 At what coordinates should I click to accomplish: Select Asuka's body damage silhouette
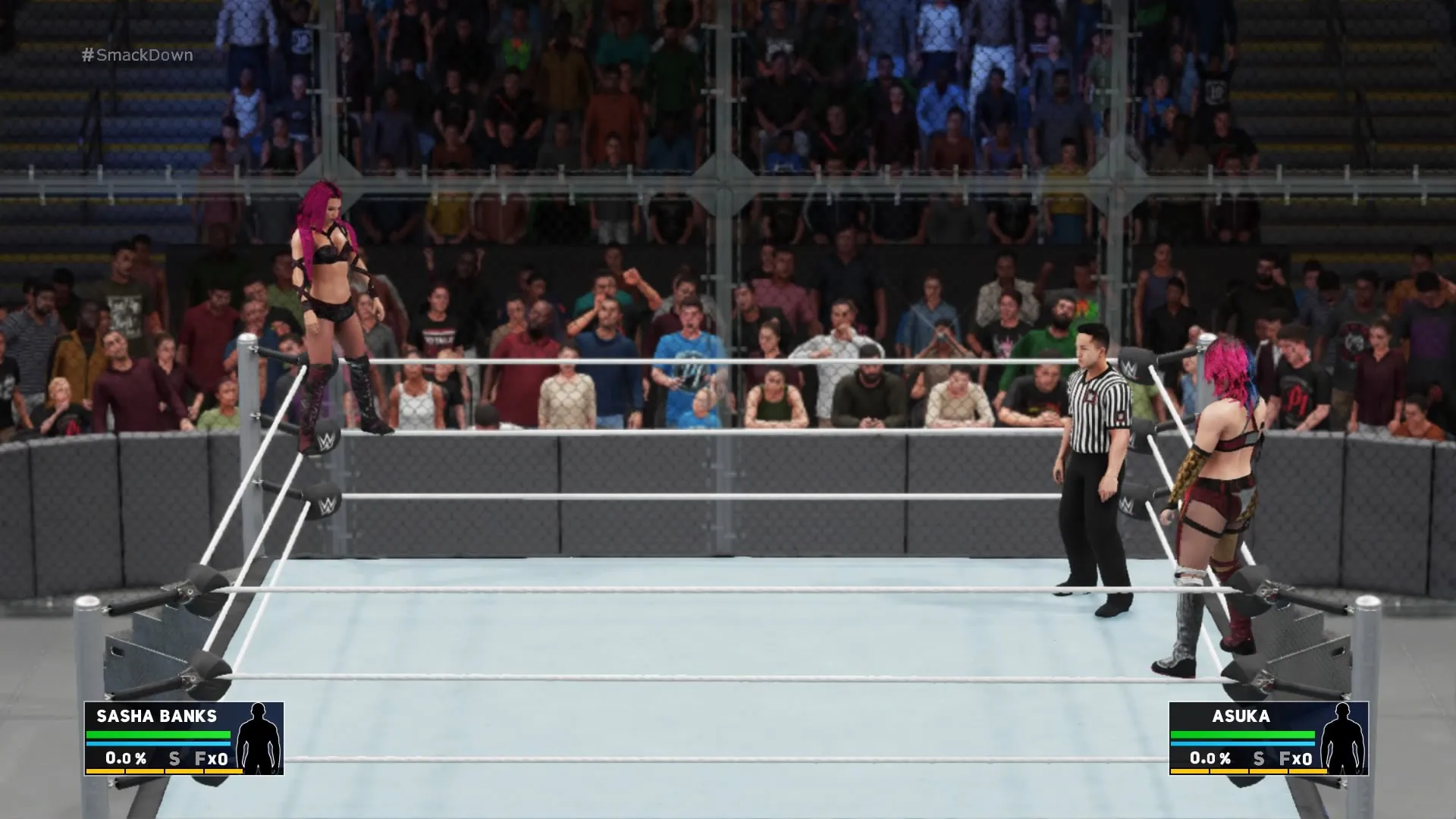1343,737
